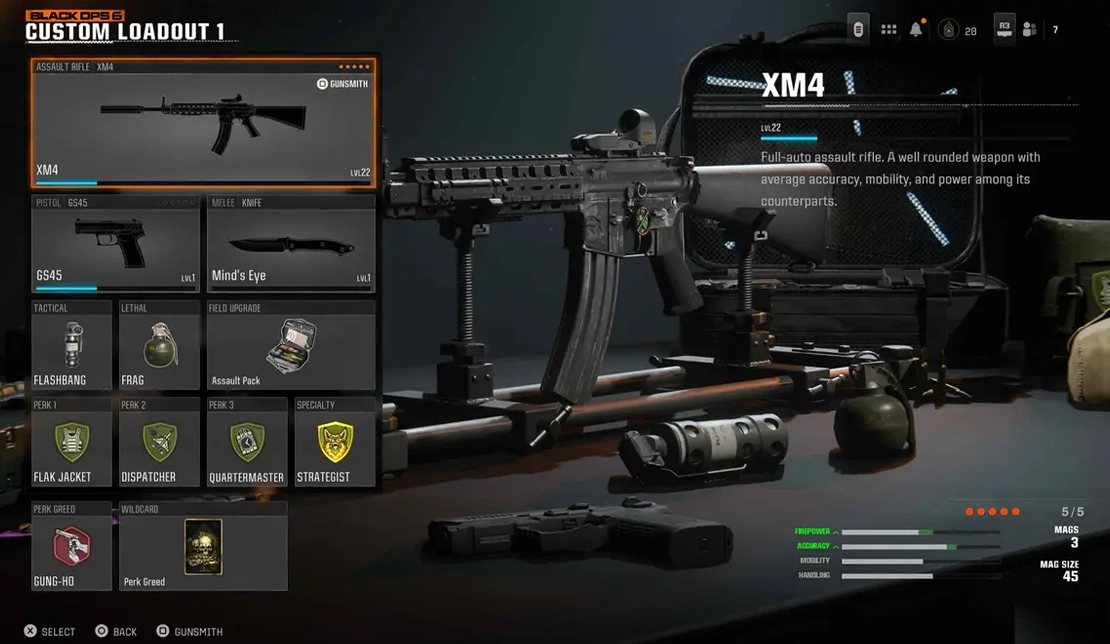Open the Strategist specialty slot

pyautogui.click(x=335, y=442)
